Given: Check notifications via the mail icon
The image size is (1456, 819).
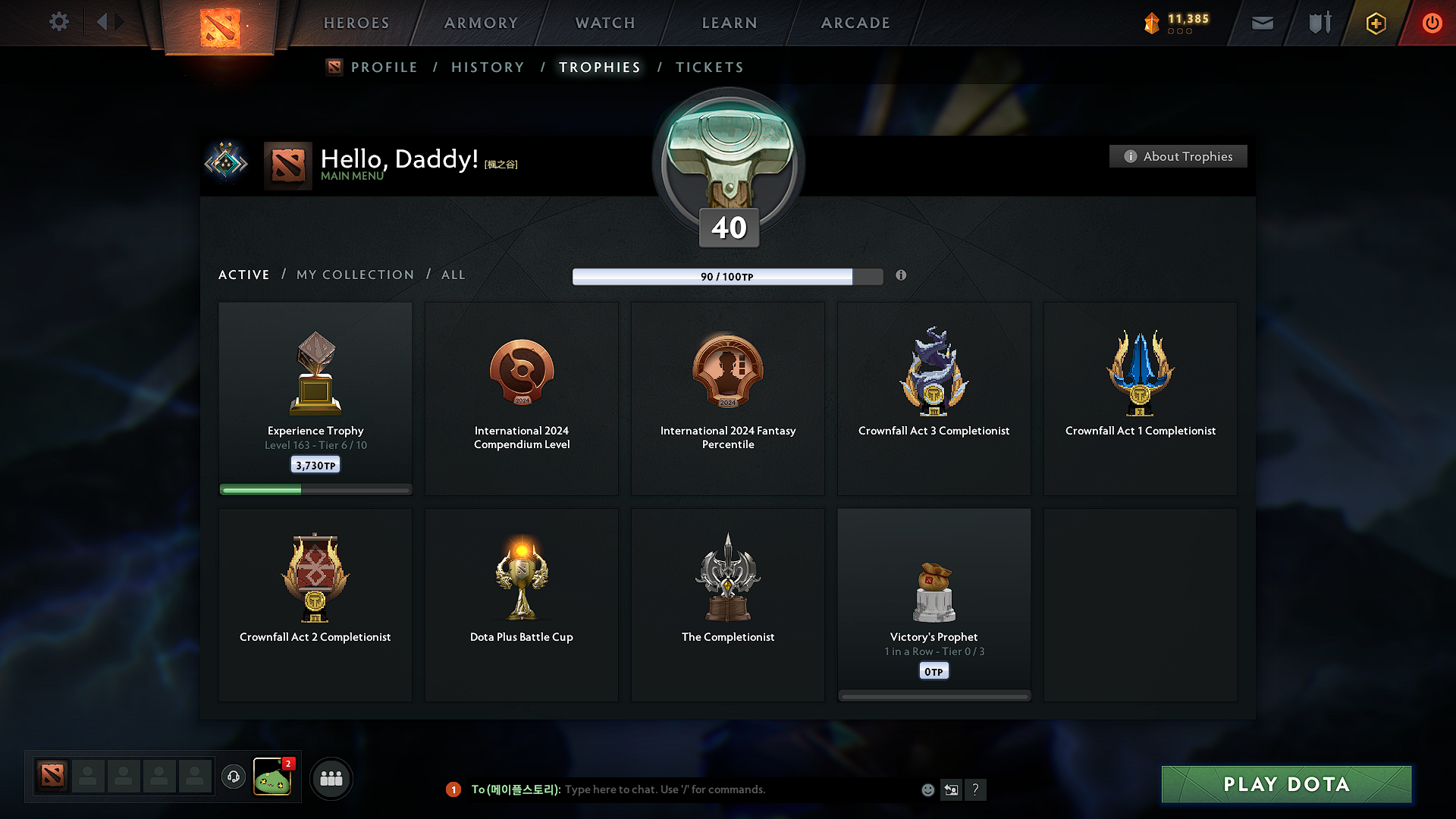Looking at the screenshot, I should (1262, 23).
